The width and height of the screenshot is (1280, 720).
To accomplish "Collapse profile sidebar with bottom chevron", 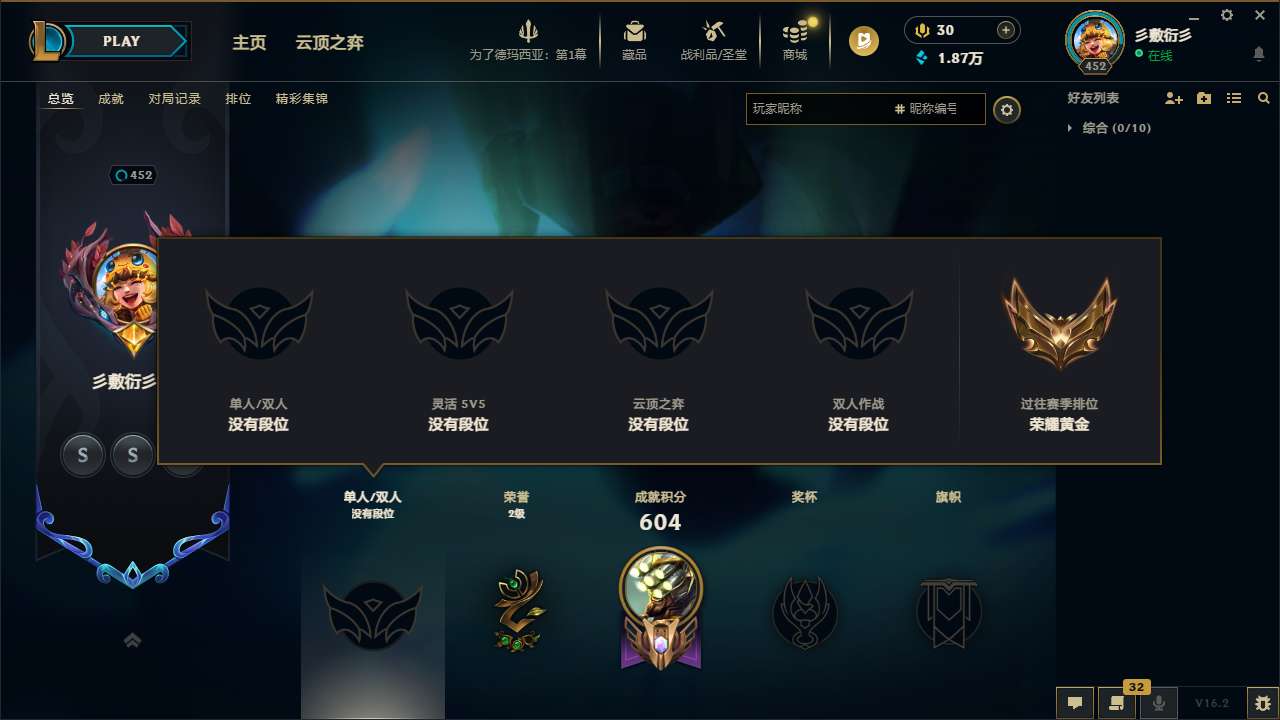I will [x=132, y=640].
